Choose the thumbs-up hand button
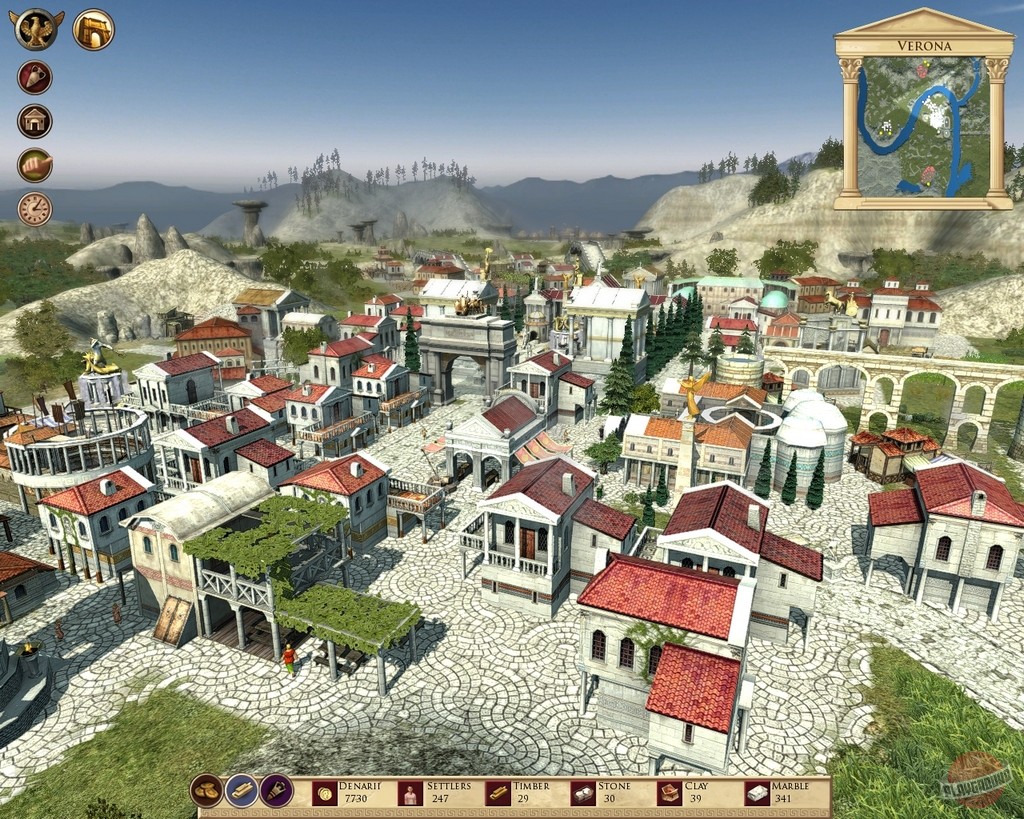Viewport: 1024px width, 819px height. pos(35,165)
